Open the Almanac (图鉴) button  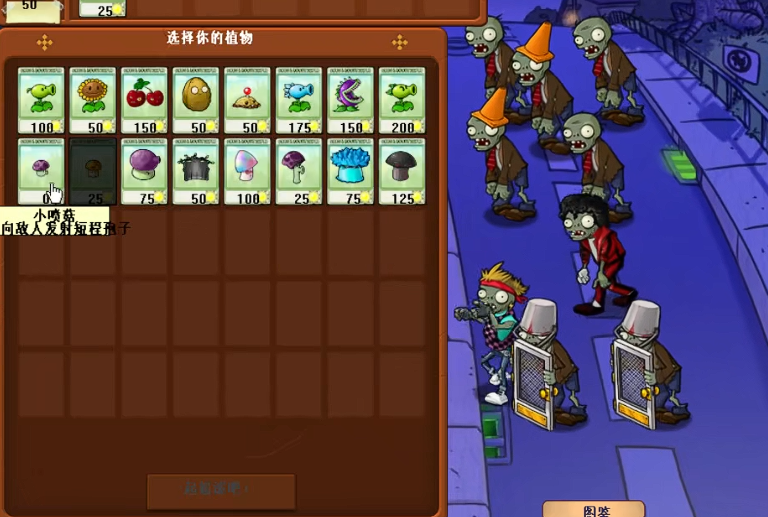click(x=595, y=509)
